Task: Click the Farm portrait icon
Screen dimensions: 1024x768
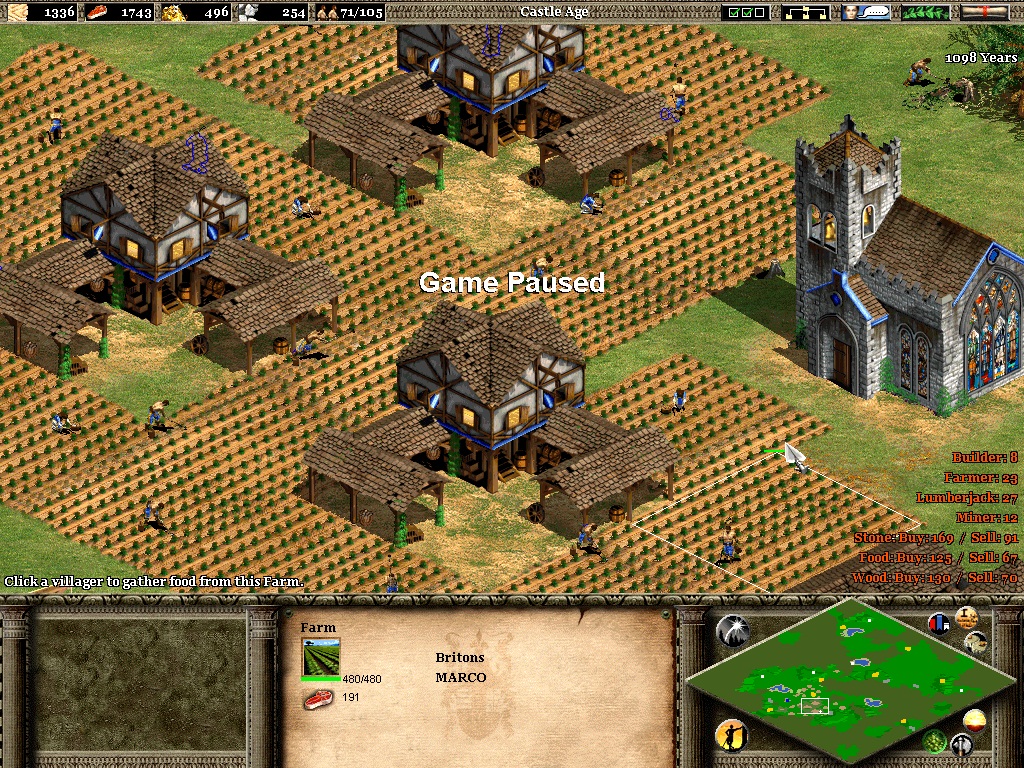Action: [x=321, y=657]
